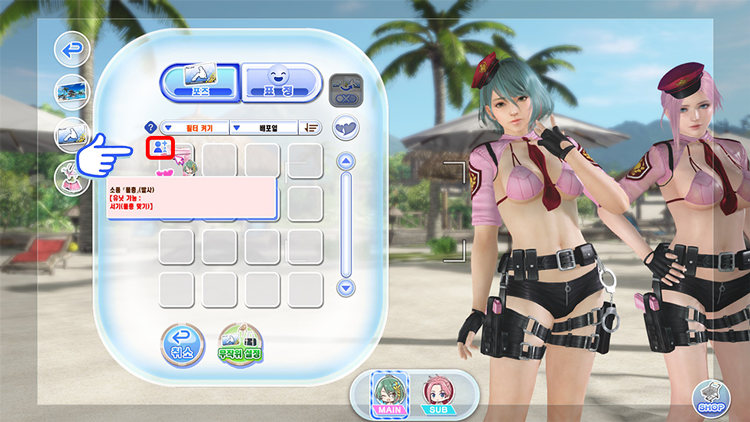Click the red-highlighted two-person pose icon
Image resolution: width=750 pixels, height=422 pixels.
(x=160, y=148)
